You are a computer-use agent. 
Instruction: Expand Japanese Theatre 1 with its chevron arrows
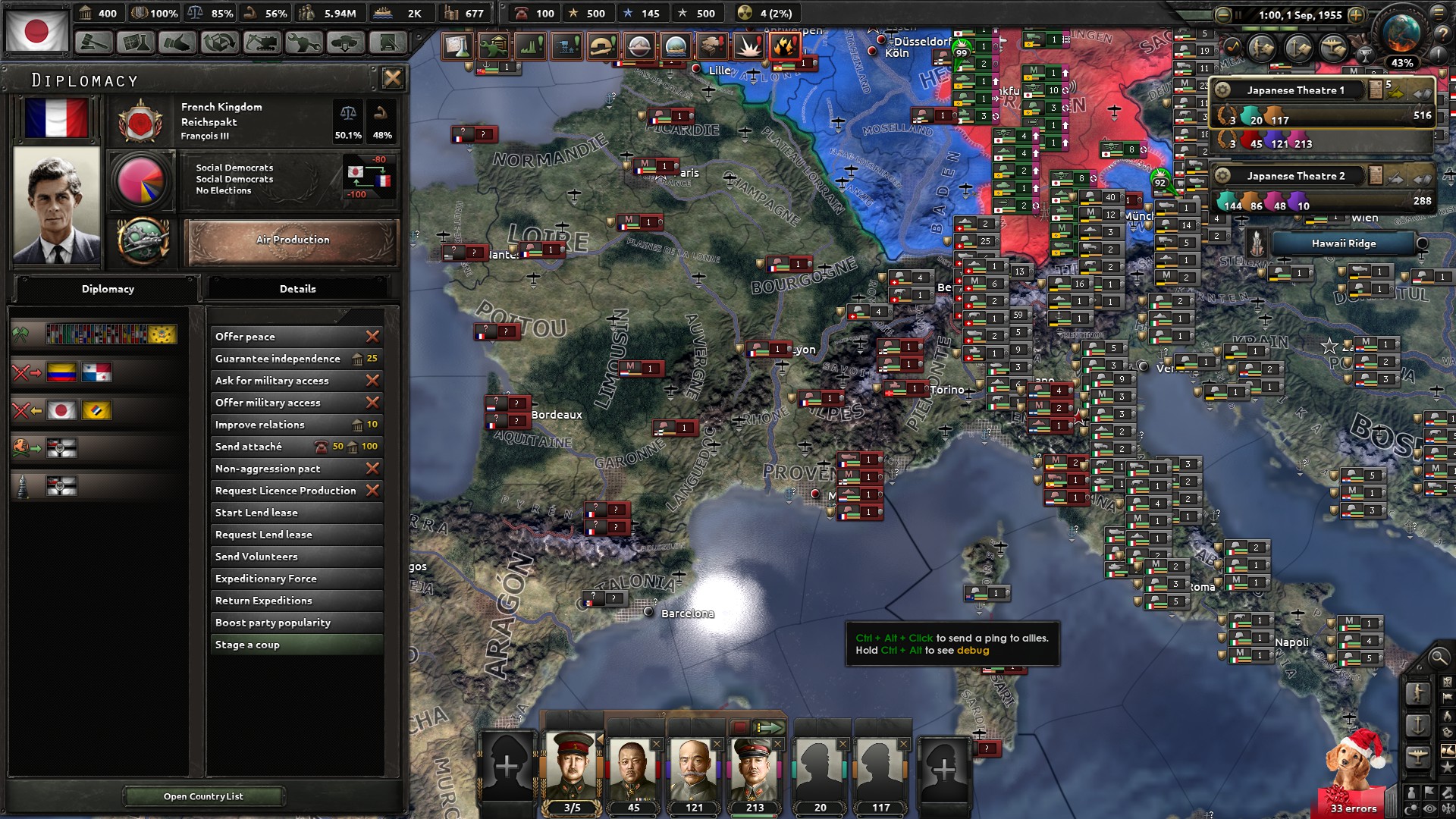tap(1423, 92)
